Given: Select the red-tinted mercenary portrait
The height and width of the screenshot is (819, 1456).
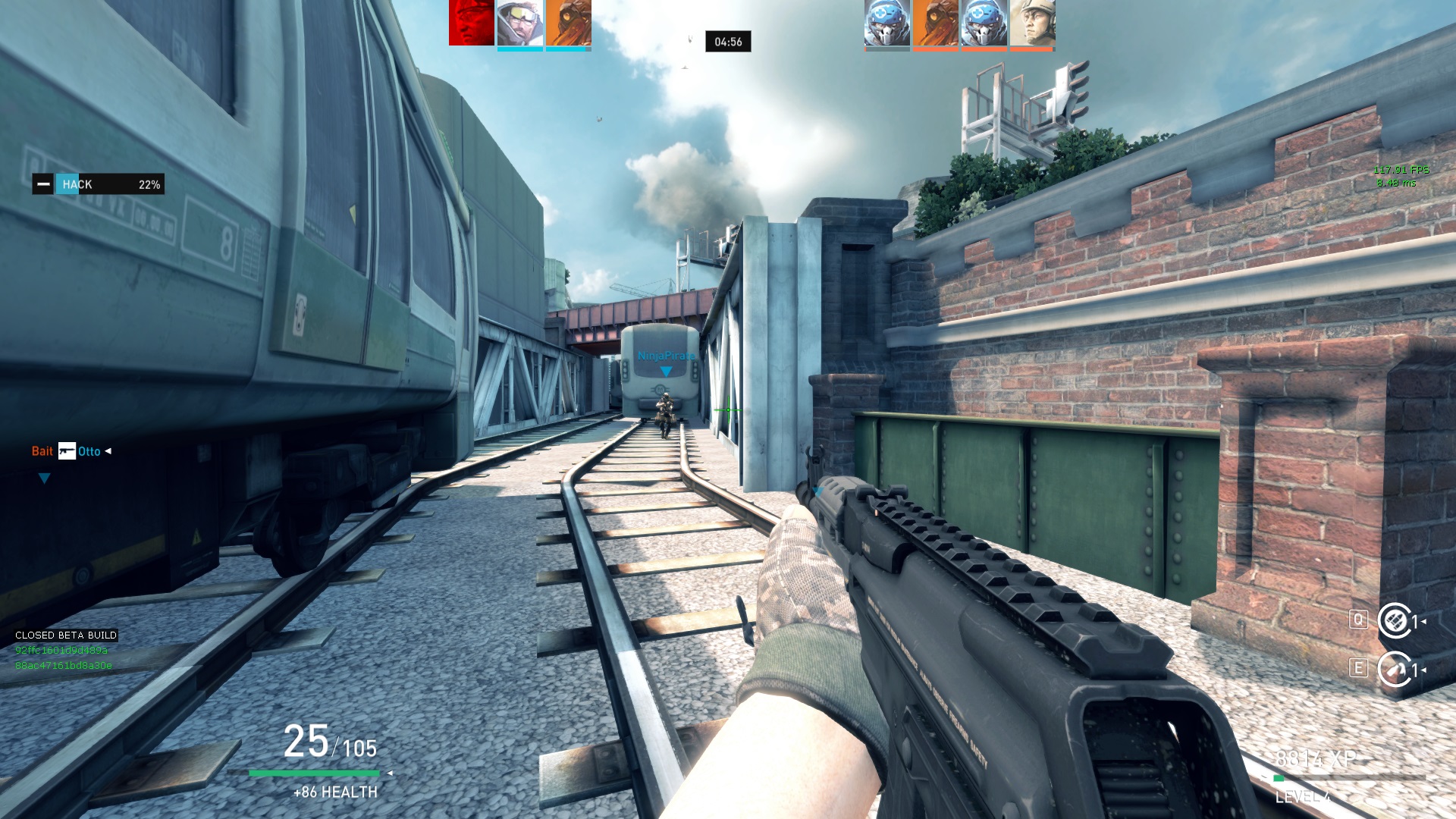Looking at the screenshot, I should click(x=471, y=23).
